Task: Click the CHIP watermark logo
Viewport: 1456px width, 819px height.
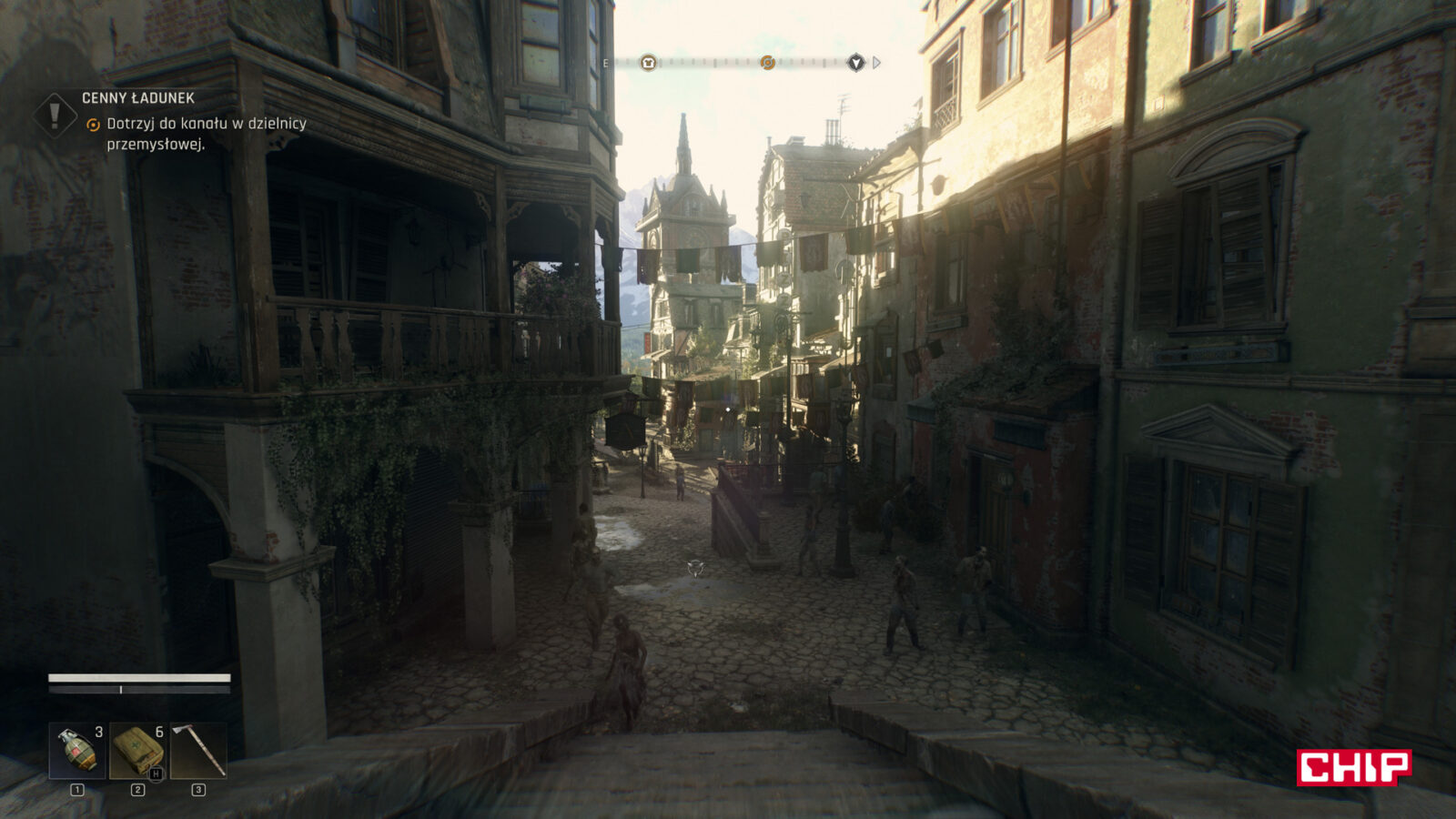Action: tap(1353, 767)
